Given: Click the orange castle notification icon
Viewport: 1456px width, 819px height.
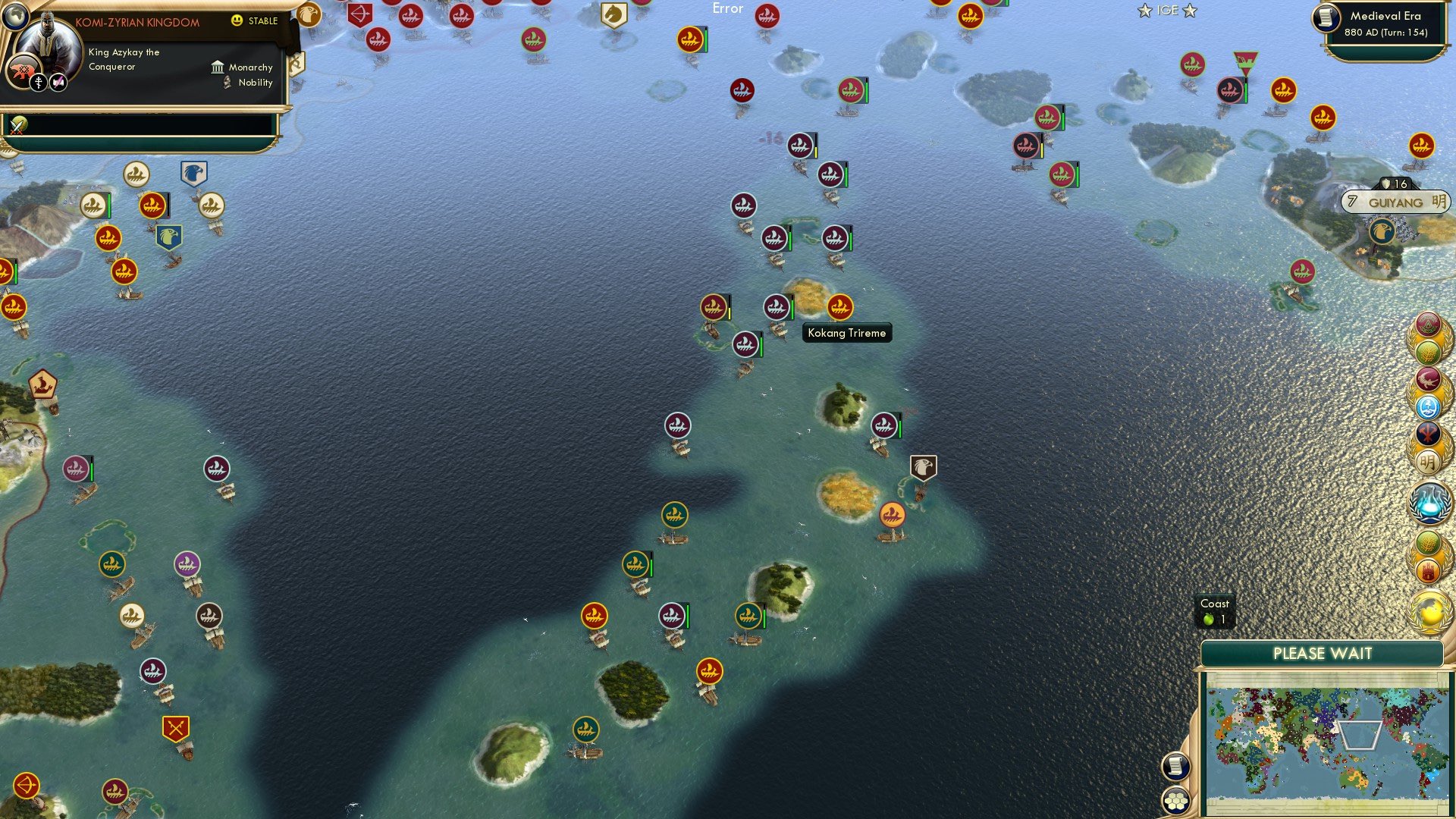Looking at the screenshot, I should [x=1428, y=569].
